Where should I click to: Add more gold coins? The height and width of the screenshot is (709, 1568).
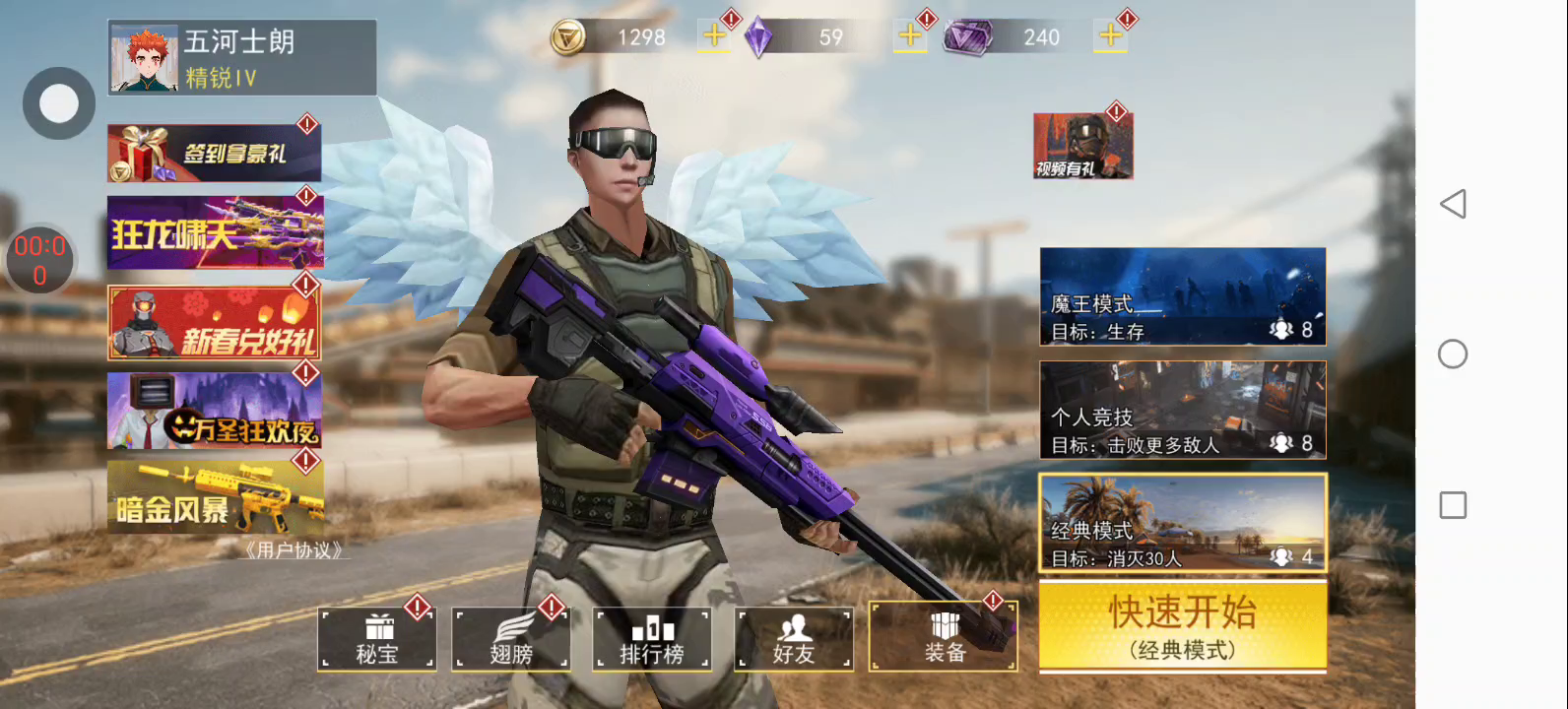pos(714,36)
